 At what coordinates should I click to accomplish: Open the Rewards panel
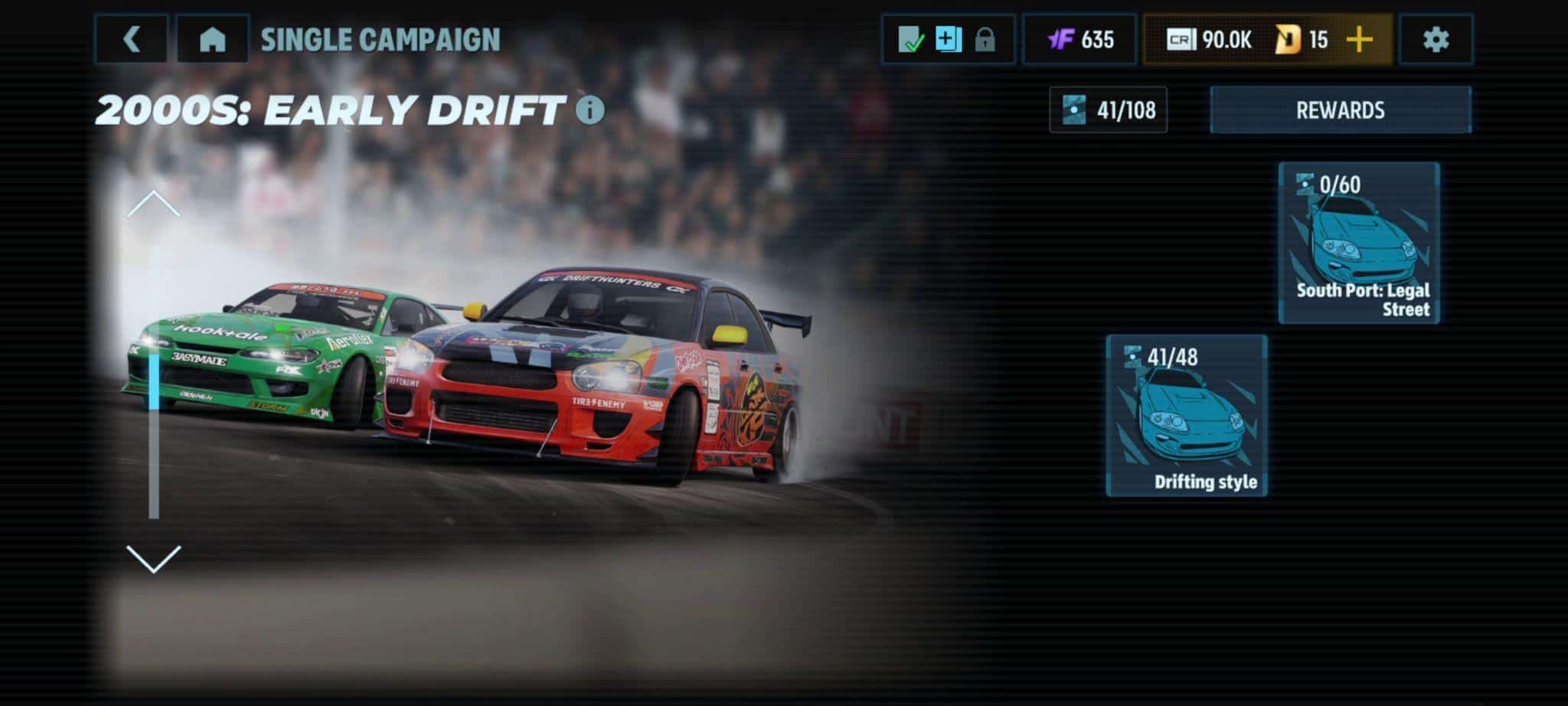click(x=1340, y=110)
